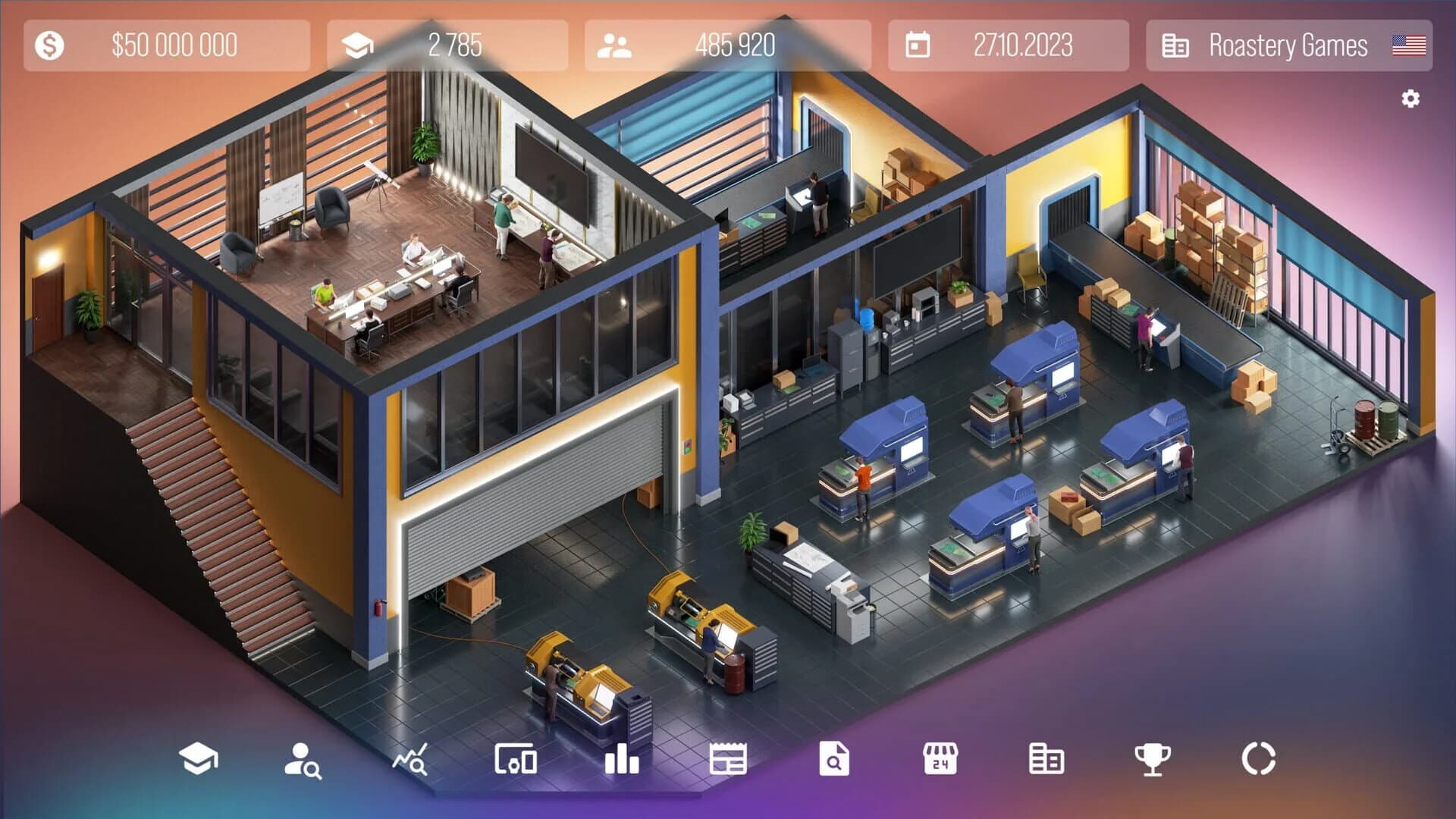Open the settings gear
This screenshot has width=1456, height=819.
pyautogui.click(x=1410, y=97)
